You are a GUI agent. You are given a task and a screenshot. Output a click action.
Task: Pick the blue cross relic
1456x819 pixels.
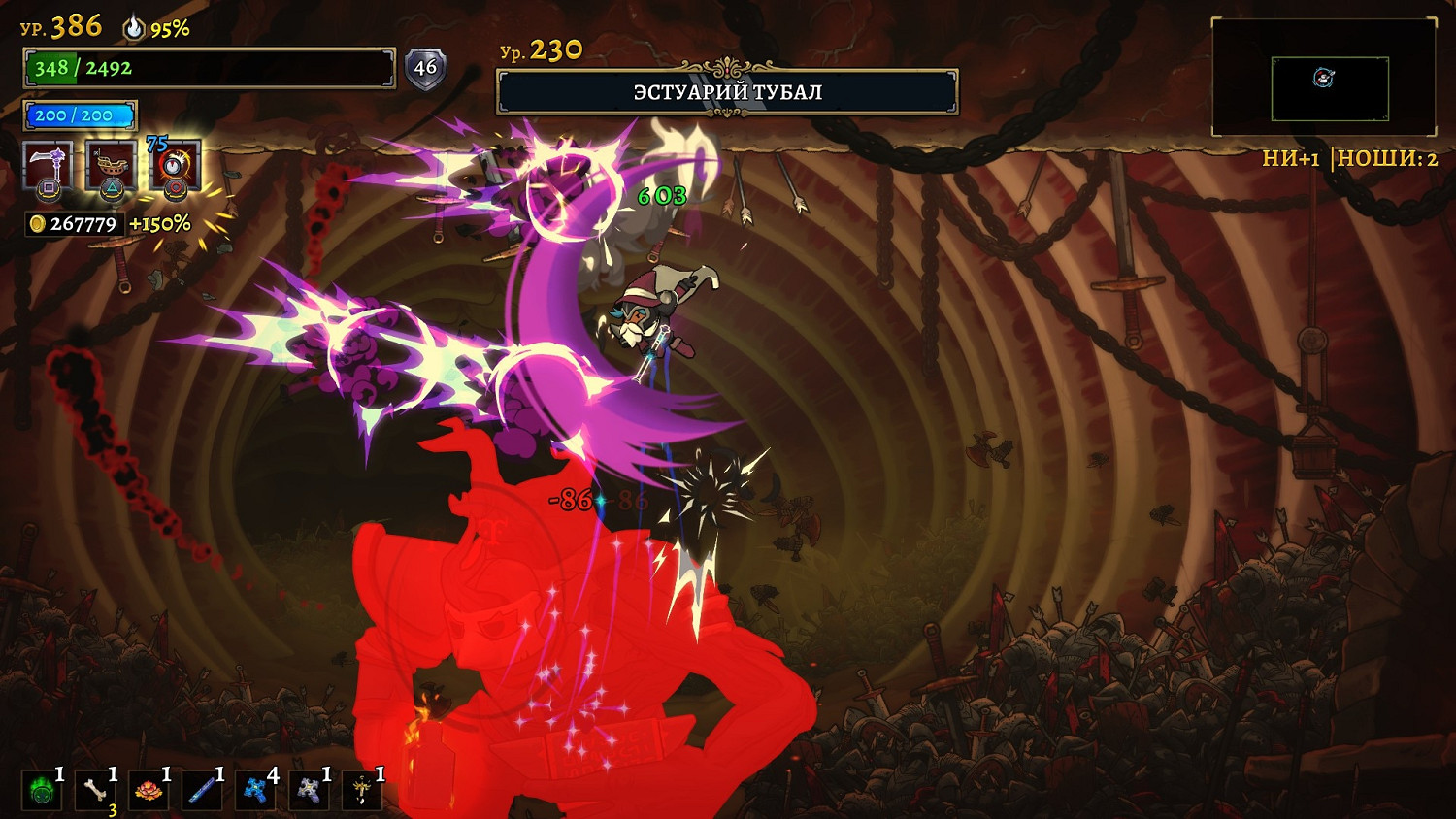pos(255,791)
